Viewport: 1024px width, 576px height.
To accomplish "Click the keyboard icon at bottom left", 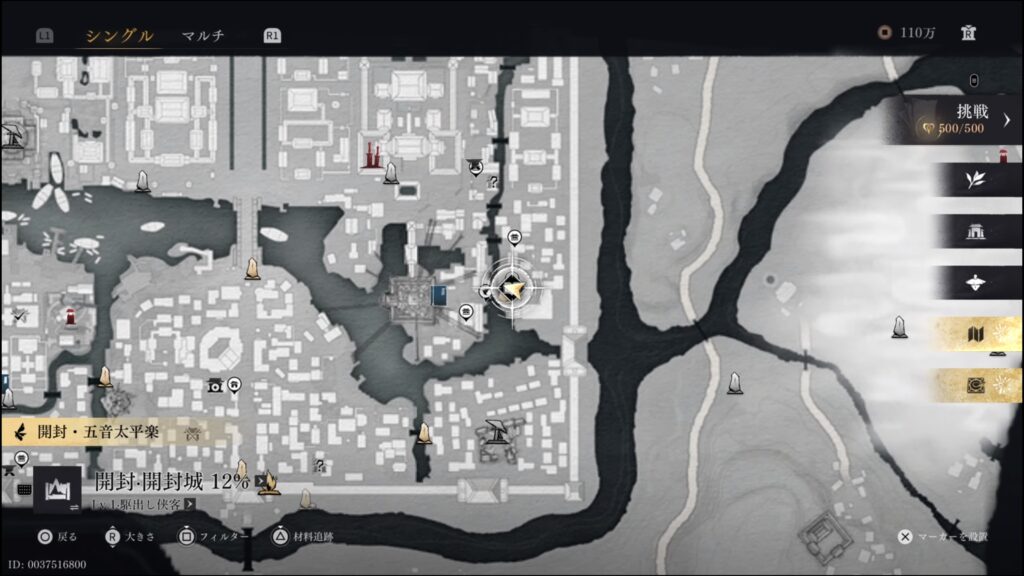I will pyautogui.click(x=25, y=489).
